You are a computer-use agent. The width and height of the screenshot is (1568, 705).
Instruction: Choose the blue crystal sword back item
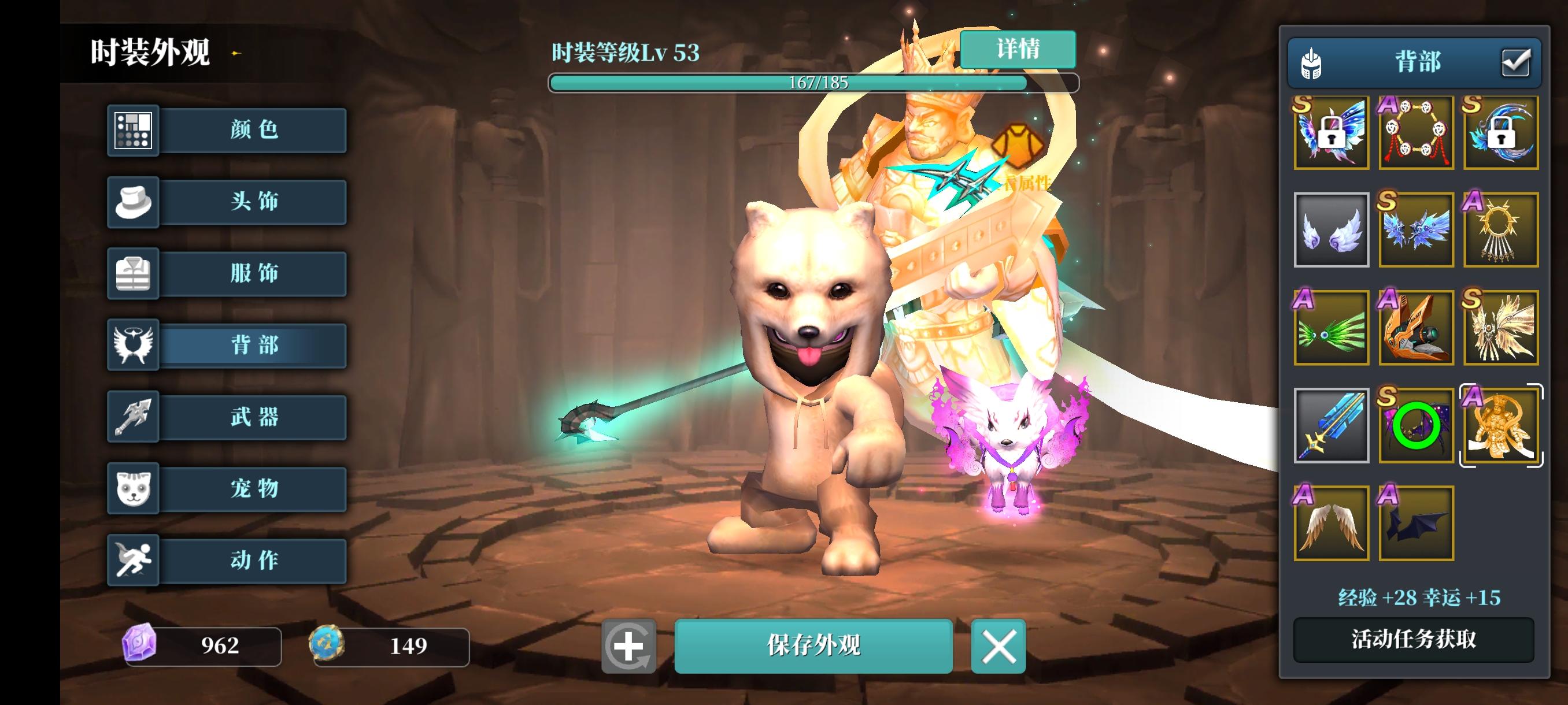coord(1332,426)
